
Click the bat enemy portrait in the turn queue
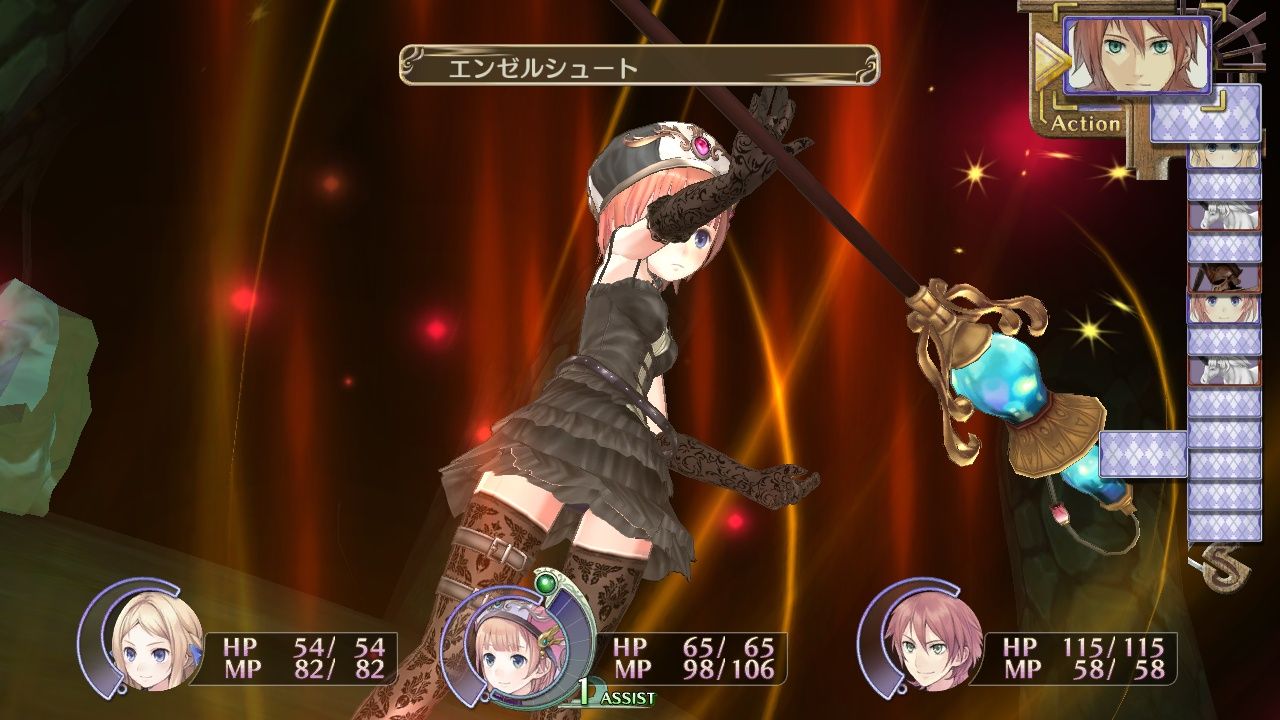pos(1222,277)
